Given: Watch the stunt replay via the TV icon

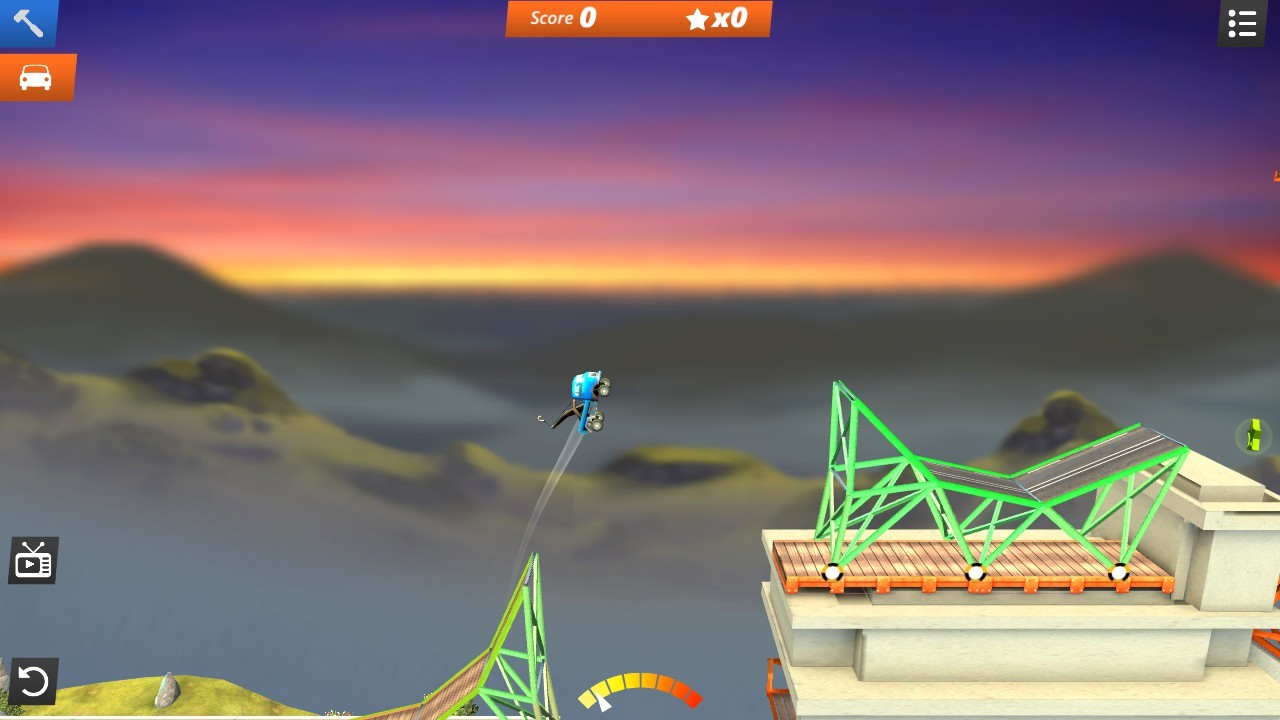Looking at the screenshot, I should 33,560.
